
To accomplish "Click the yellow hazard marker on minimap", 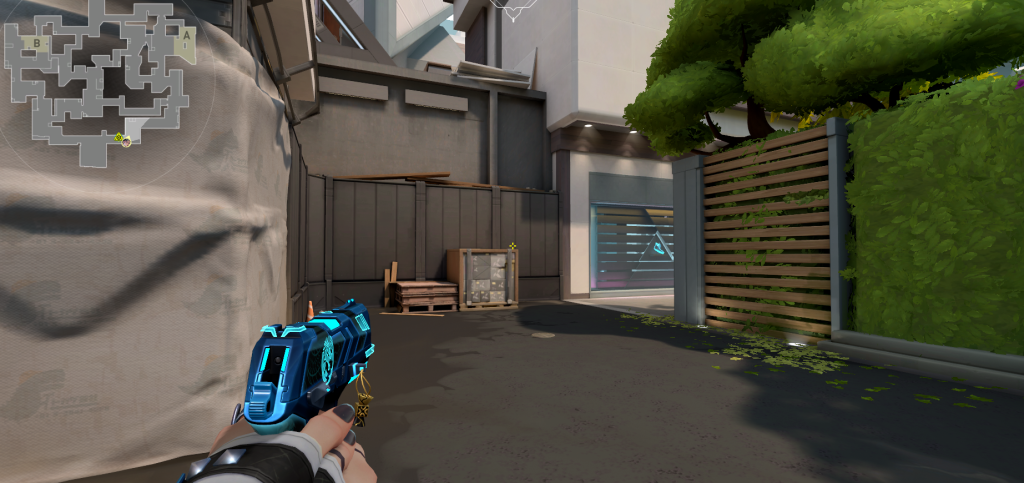I will click(x=118, y=137).
